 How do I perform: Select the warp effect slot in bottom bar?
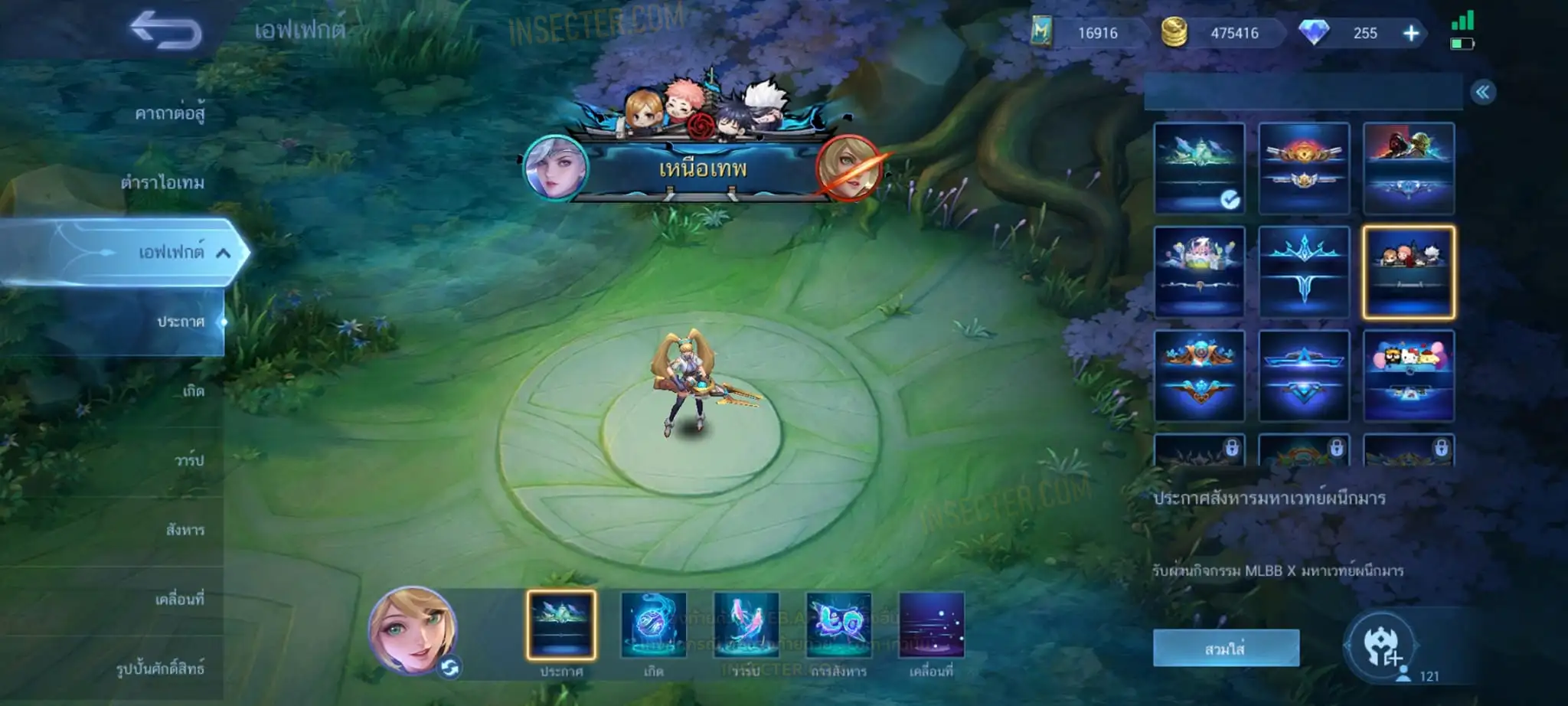[x=746, y=624]
